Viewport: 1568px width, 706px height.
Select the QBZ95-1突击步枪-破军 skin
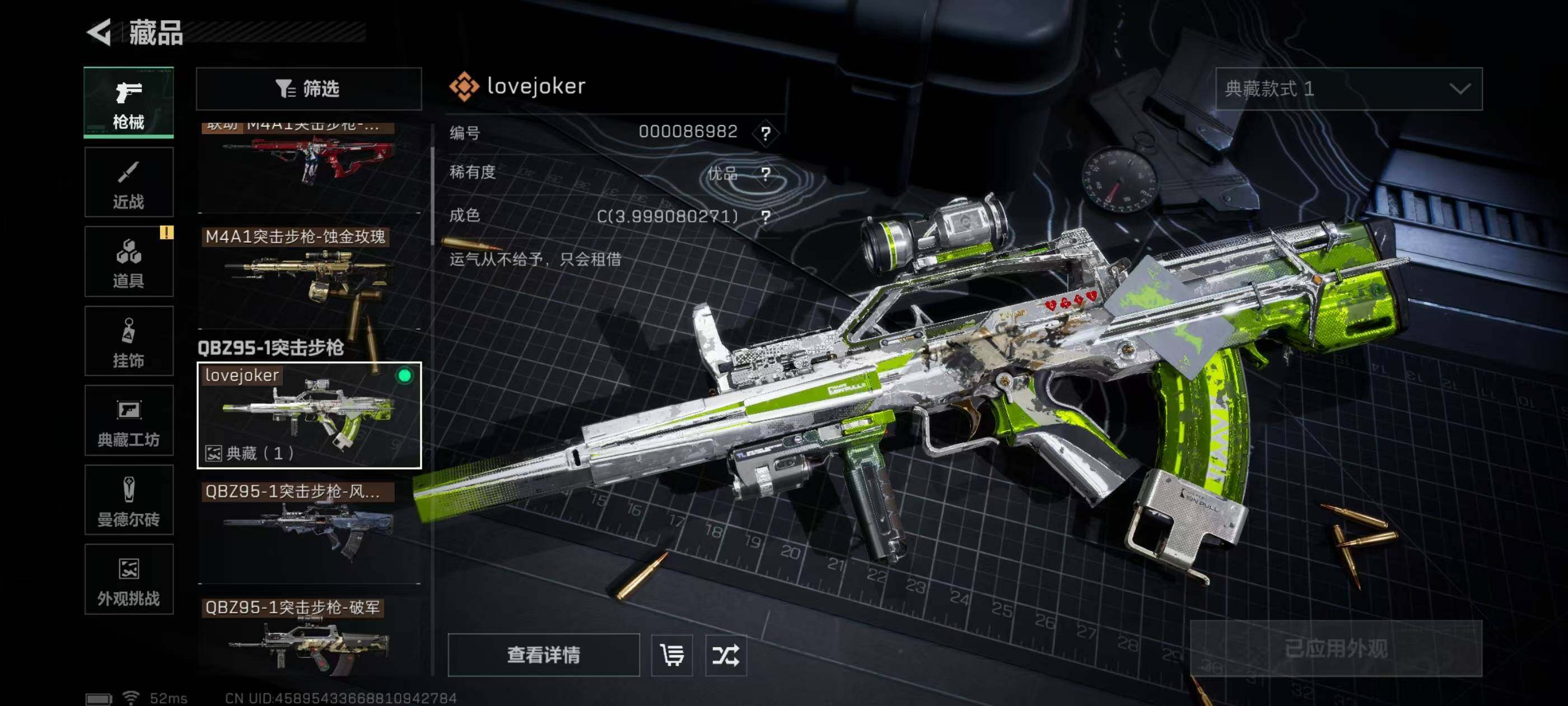[309, 637]
